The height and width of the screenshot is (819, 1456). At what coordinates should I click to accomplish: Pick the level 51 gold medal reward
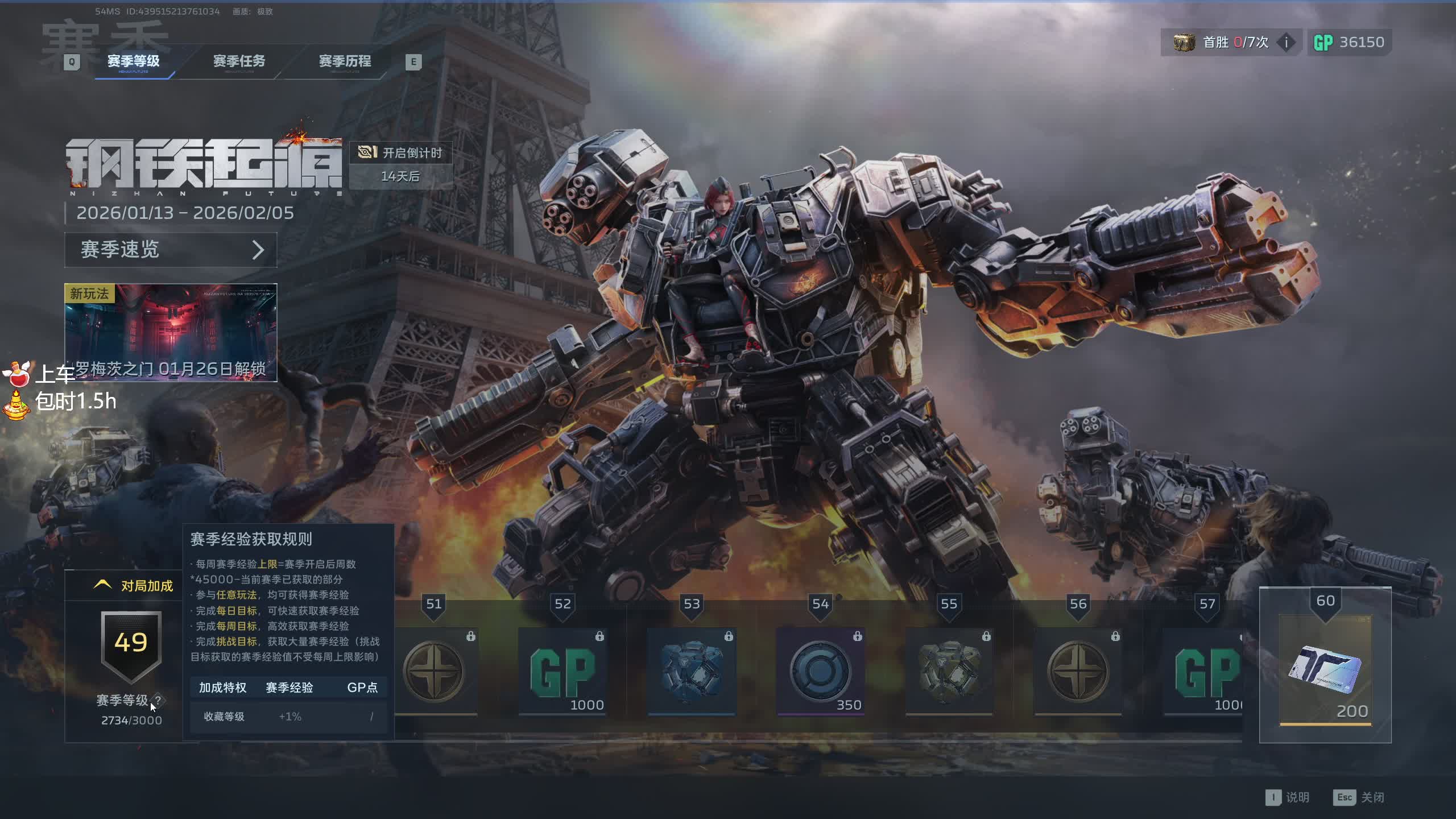point(434,672)
